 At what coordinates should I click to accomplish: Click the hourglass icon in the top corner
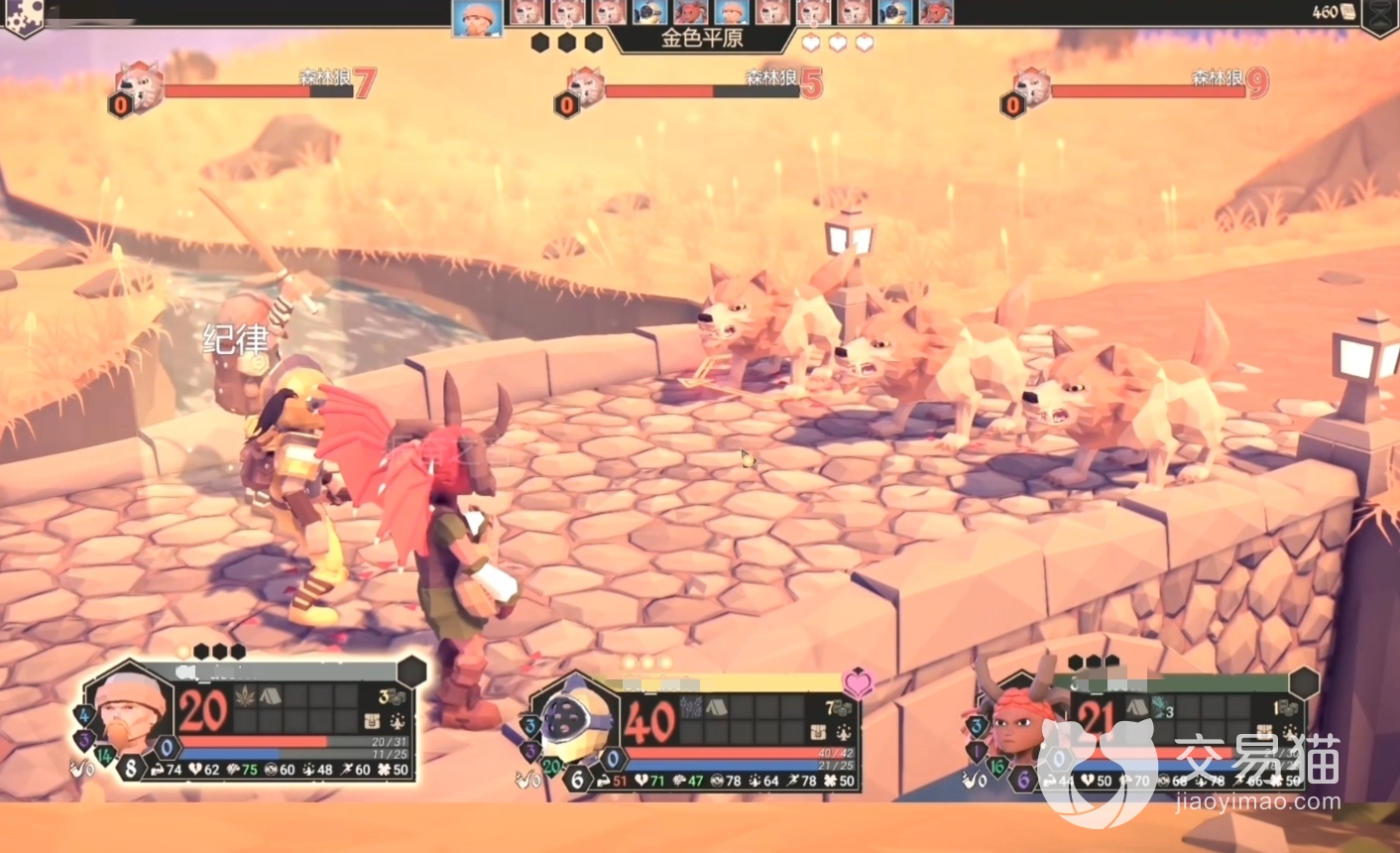point(1379,16)
